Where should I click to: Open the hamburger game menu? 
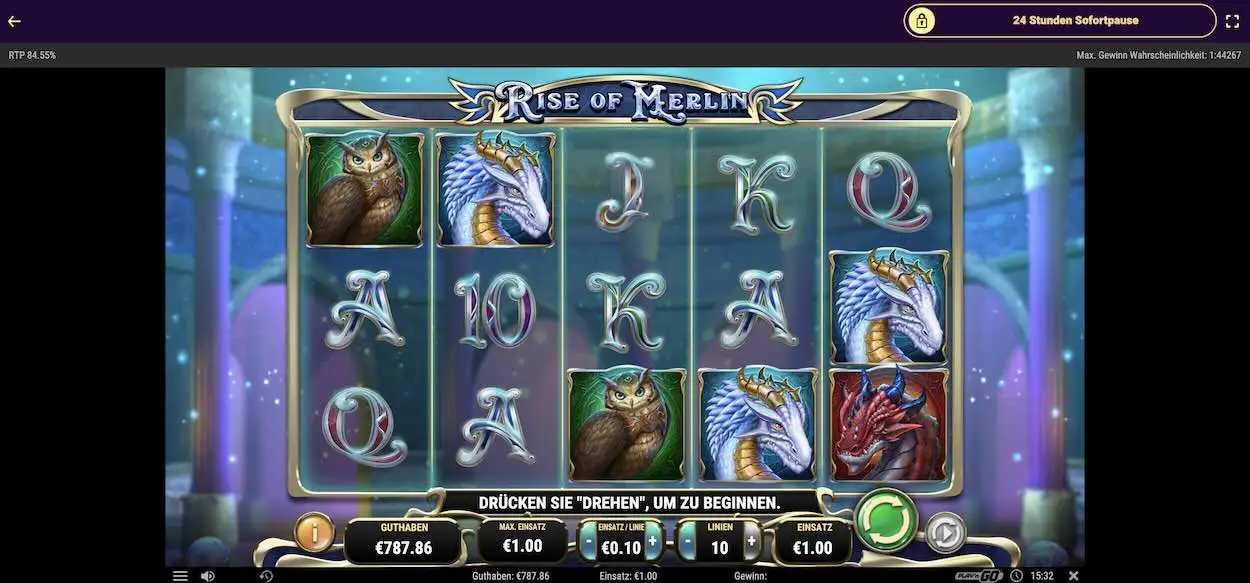pyautogui.click(x=180, y=576)
